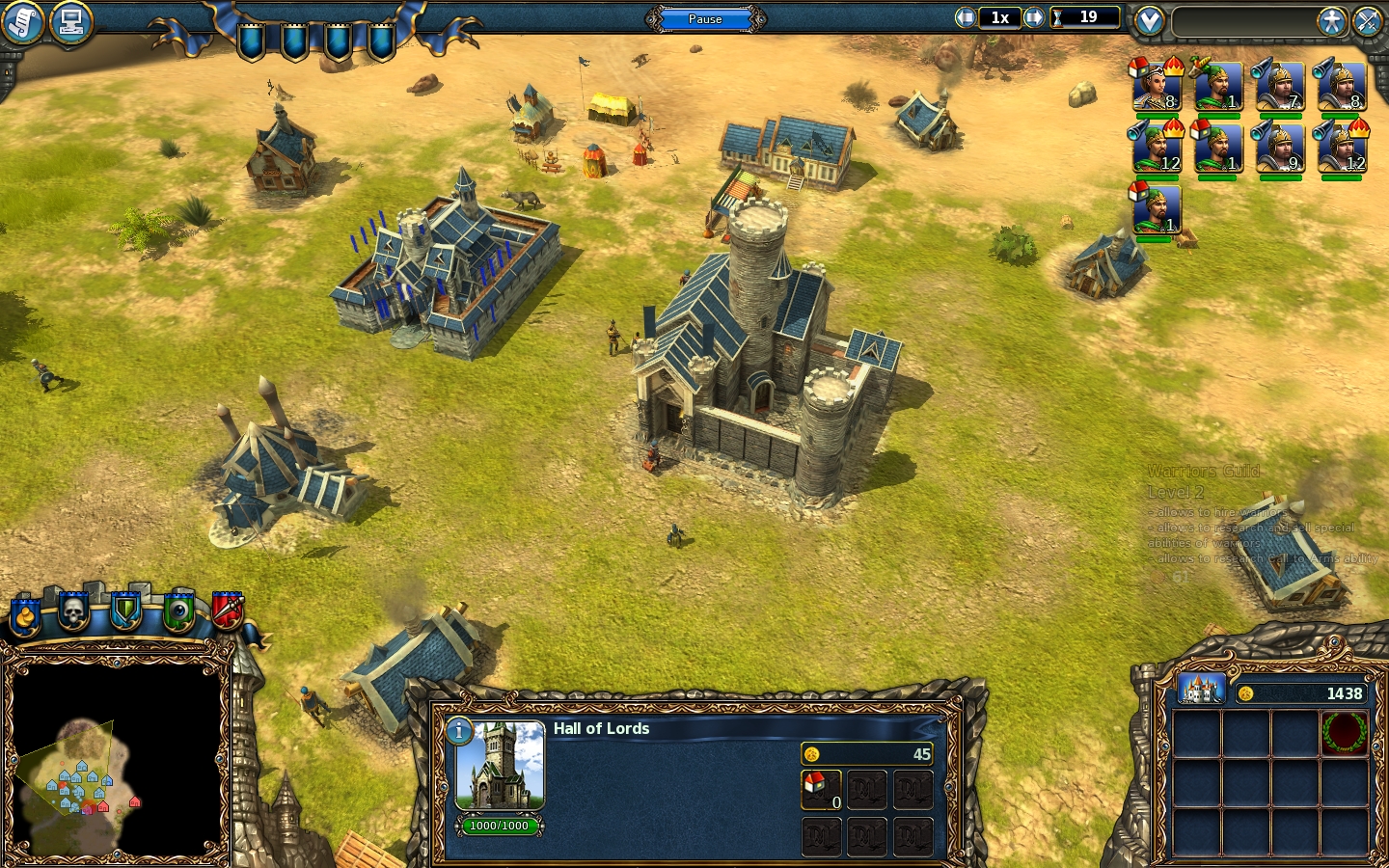Select the red seal item in the inventory grid

1347,733
